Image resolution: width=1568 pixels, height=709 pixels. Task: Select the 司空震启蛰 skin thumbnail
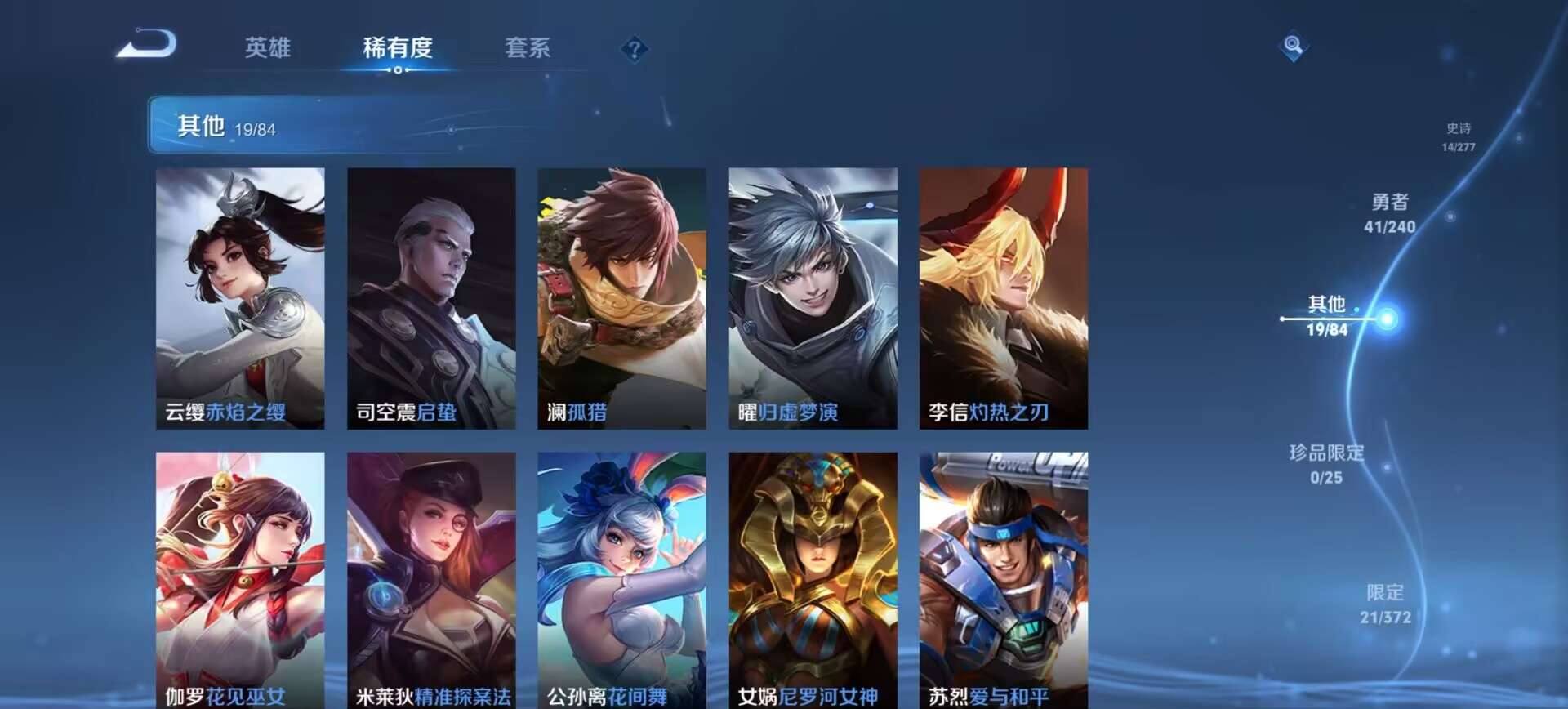tap(431, 294)
